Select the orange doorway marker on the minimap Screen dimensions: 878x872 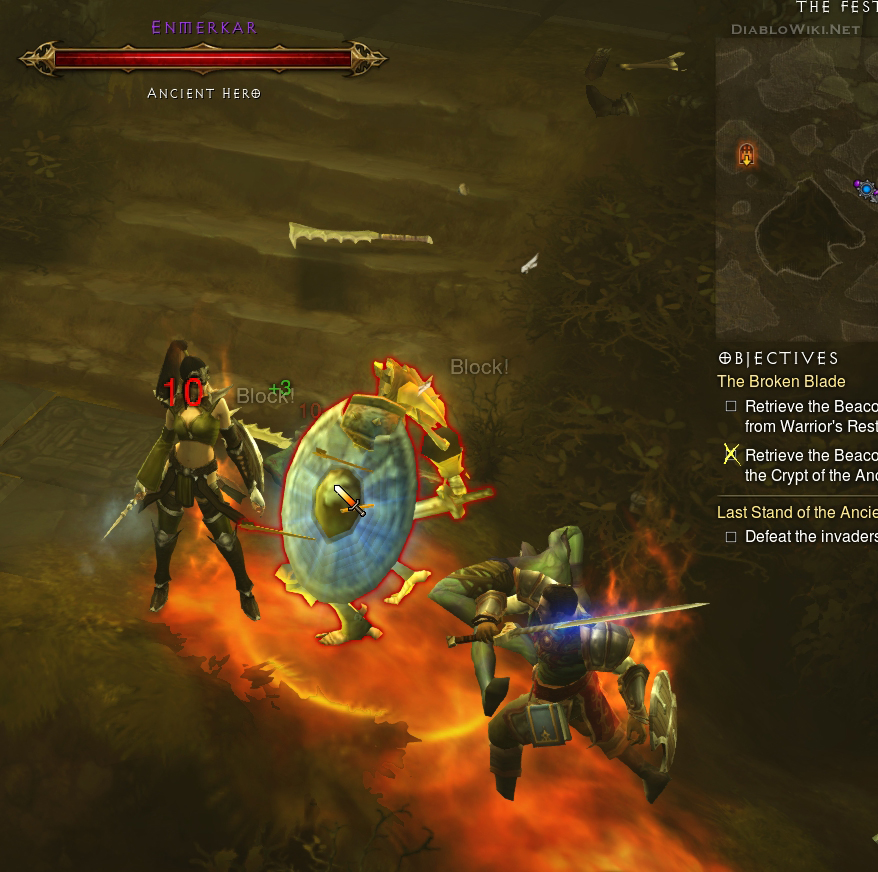(x=746, y=154)
